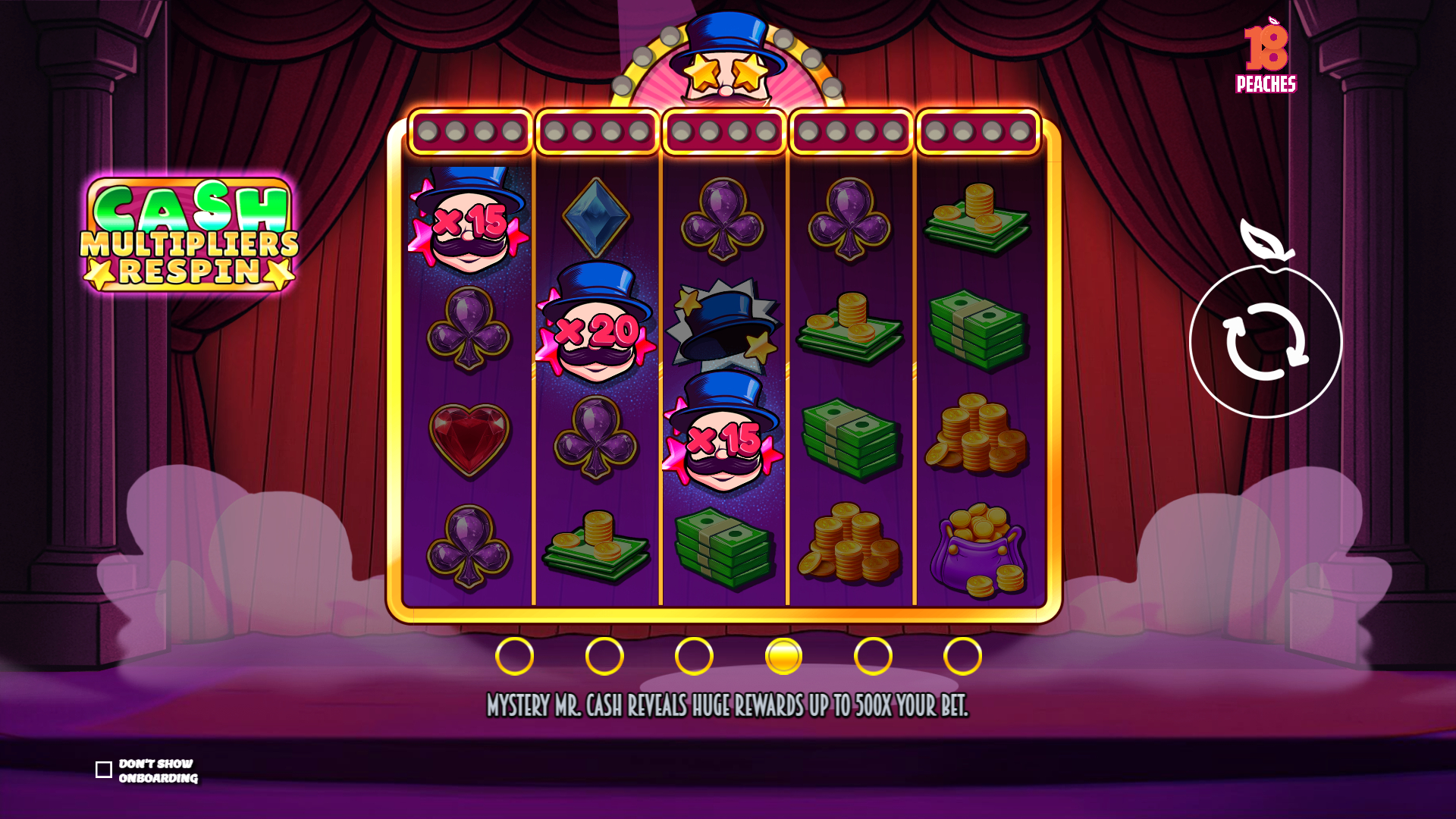
Task: Jump to the second onboarding page dot
Action: point(604,656)
